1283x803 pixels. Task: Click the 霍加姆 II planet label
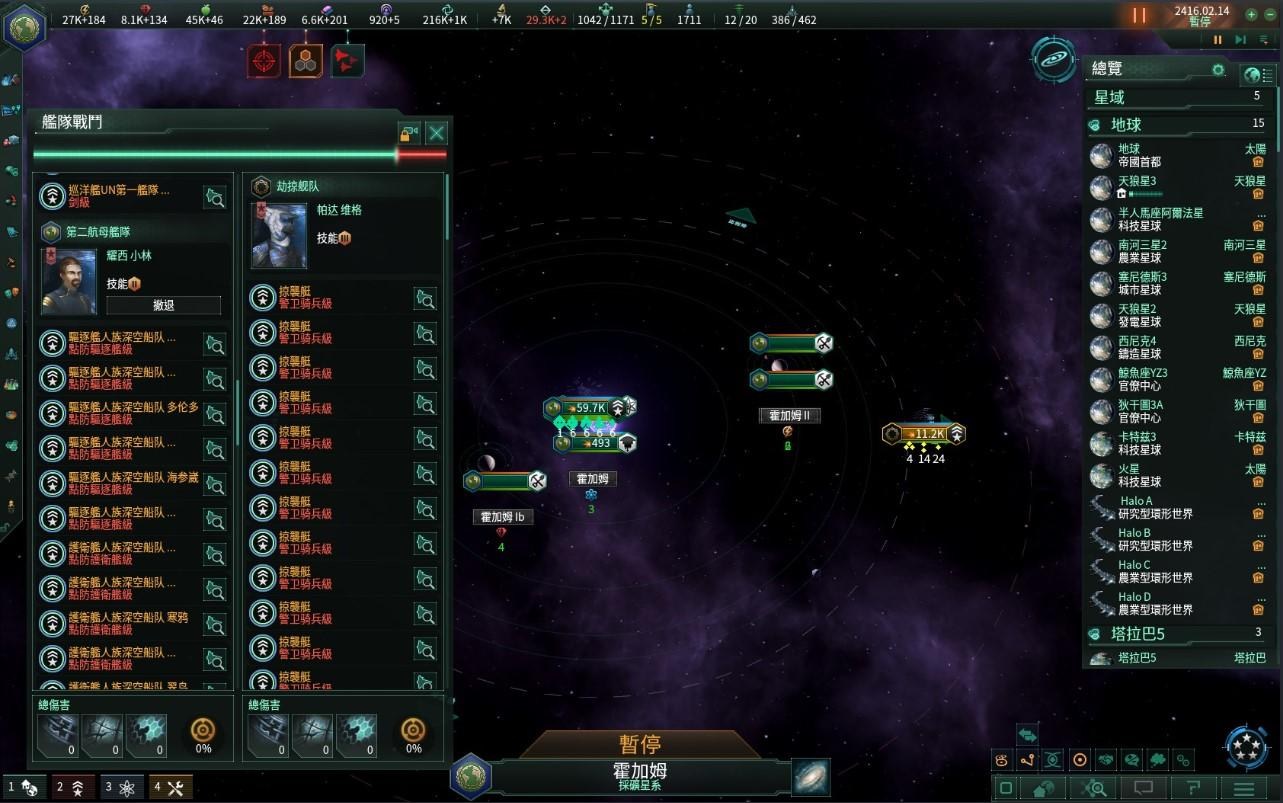click(x=789, y=416)
